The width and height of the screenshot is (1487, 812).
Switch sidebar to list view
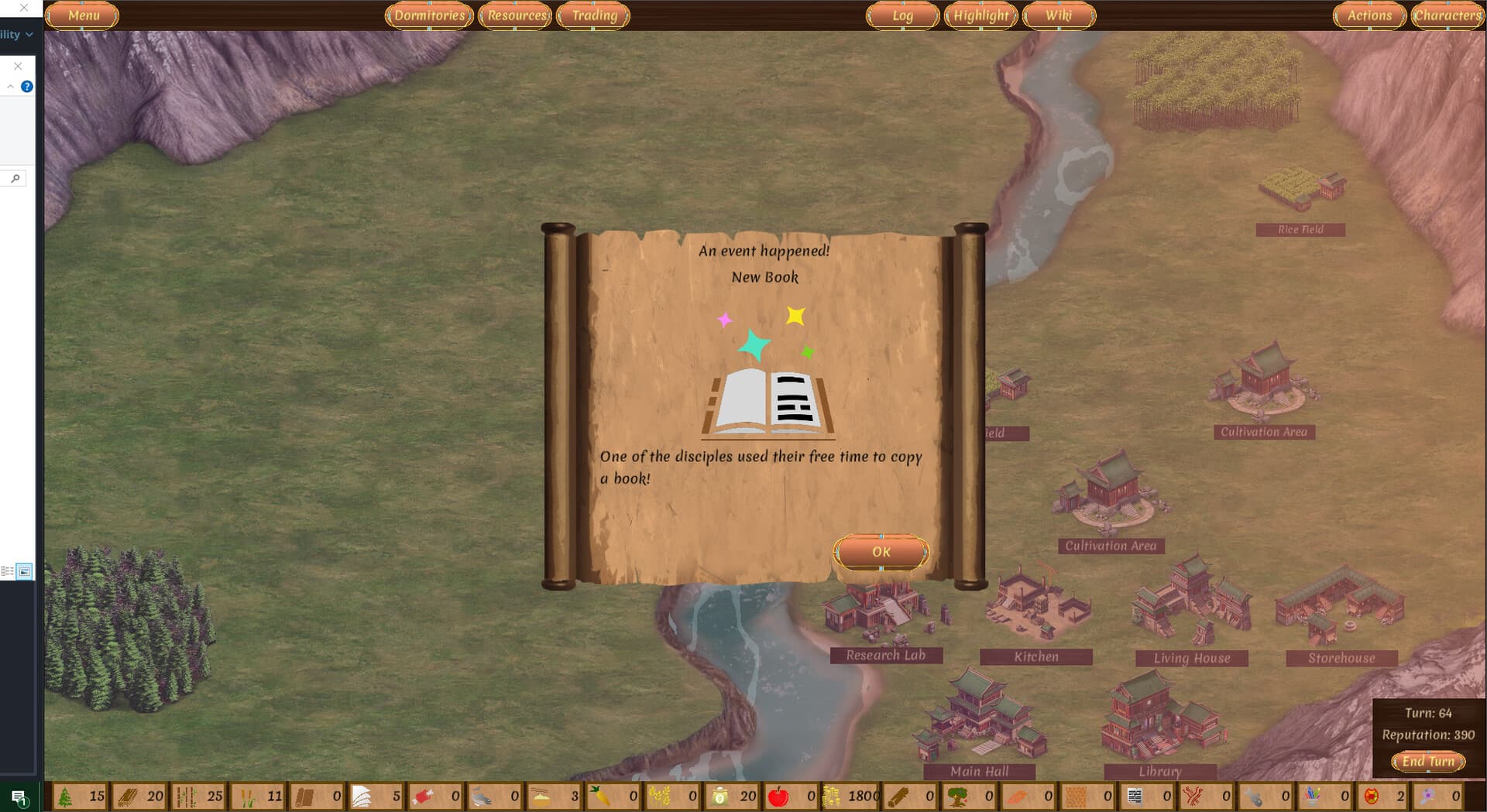click(x=9, y=571)
